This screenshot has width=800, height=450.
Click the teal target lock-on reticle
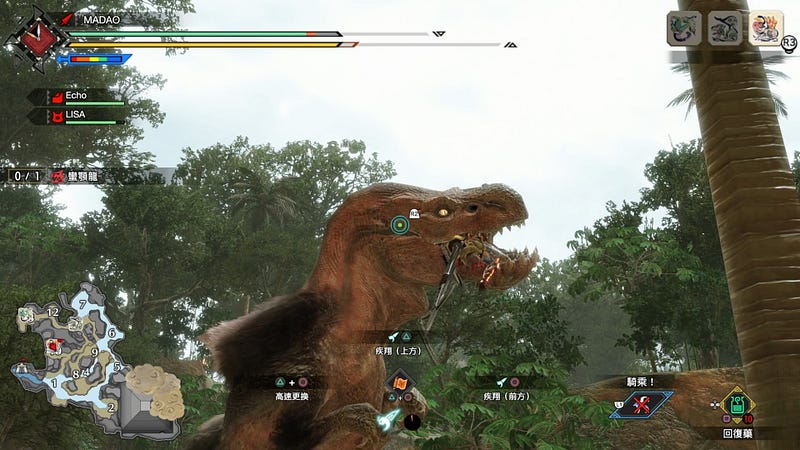click(400, 224)
